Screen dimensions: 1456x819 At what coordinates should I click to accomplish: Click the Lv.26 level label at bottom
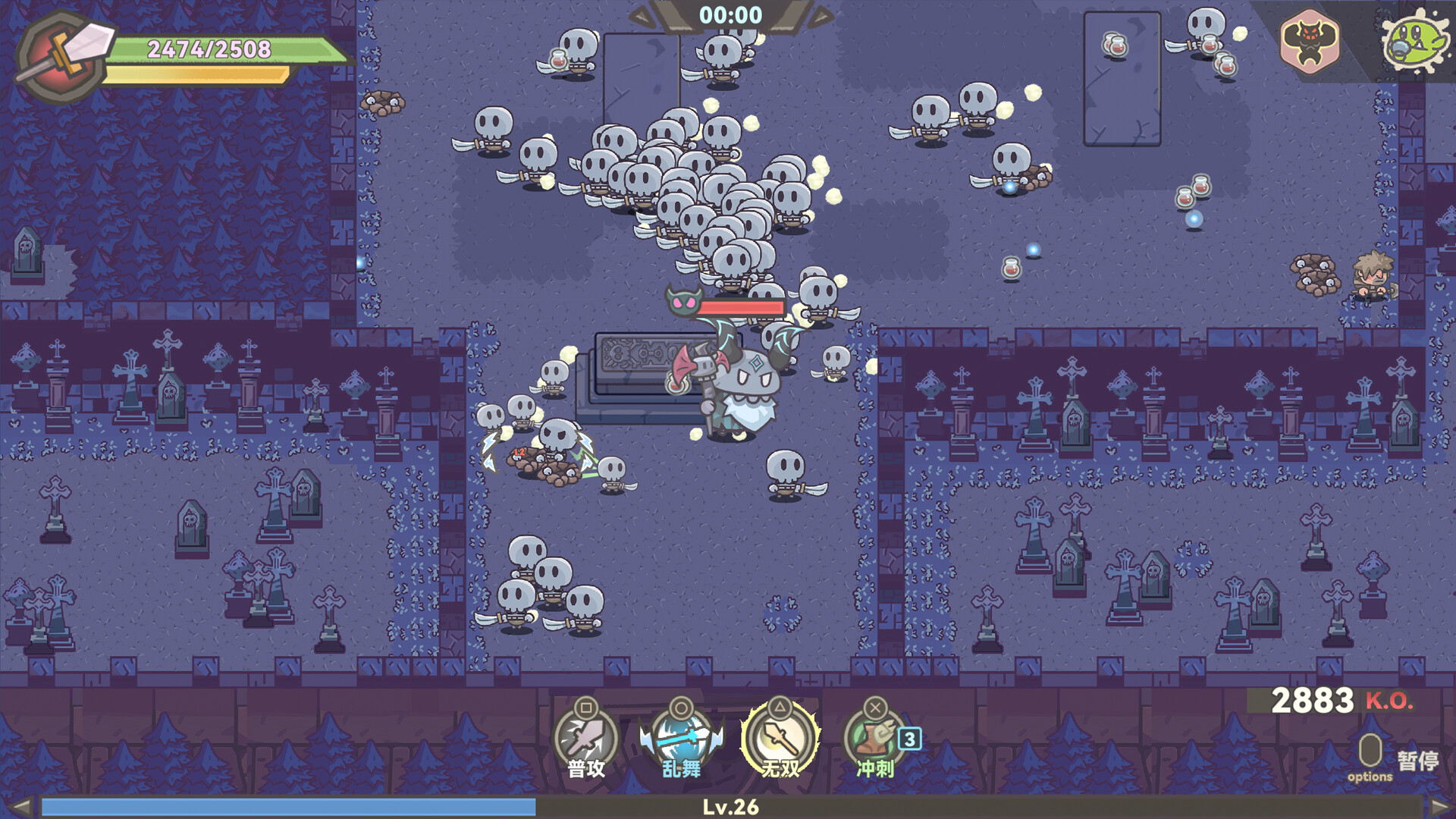coord(729,805)
